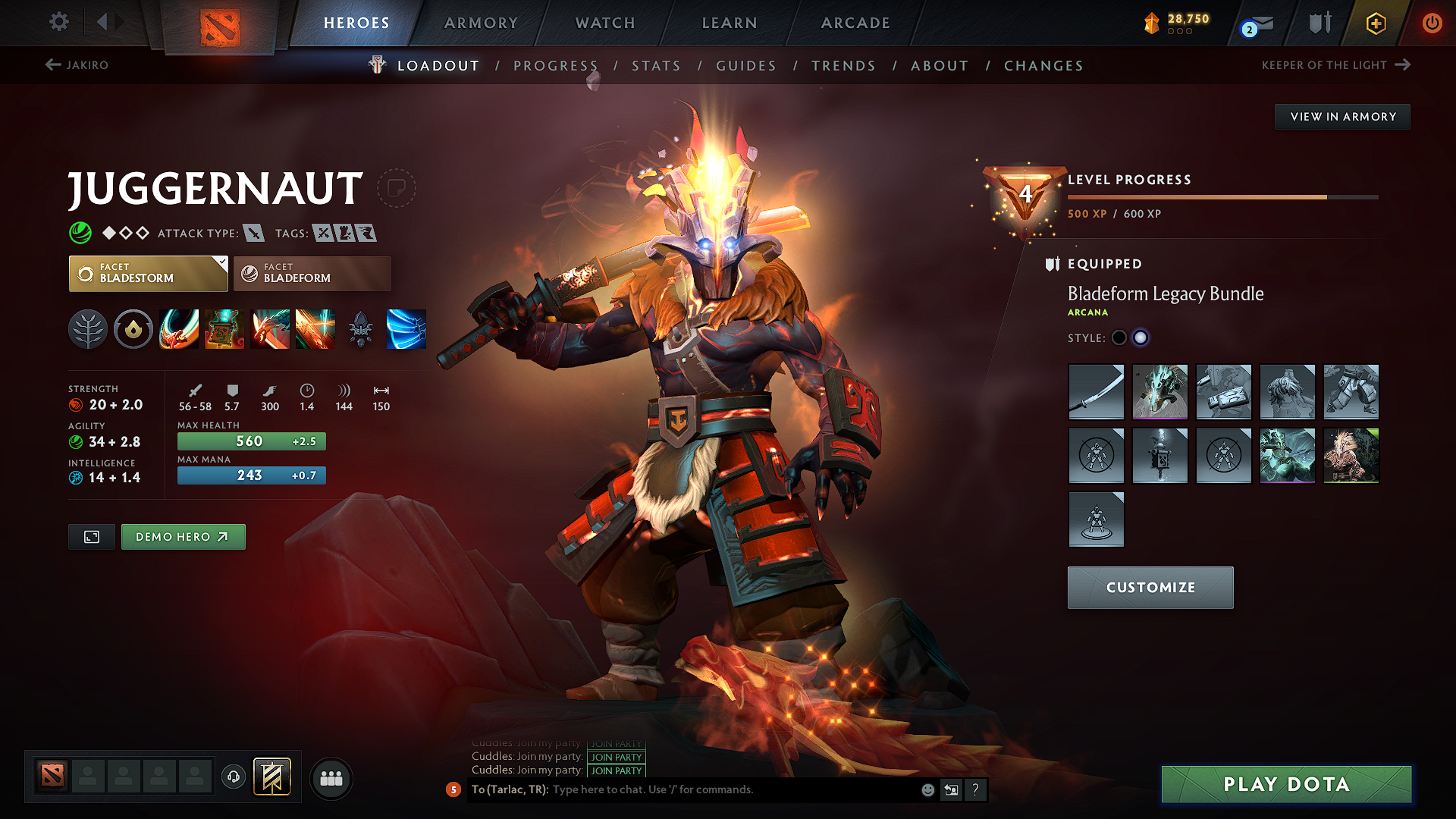Open the settings gear icon
1456x819 pixels.
pos(58,22)
